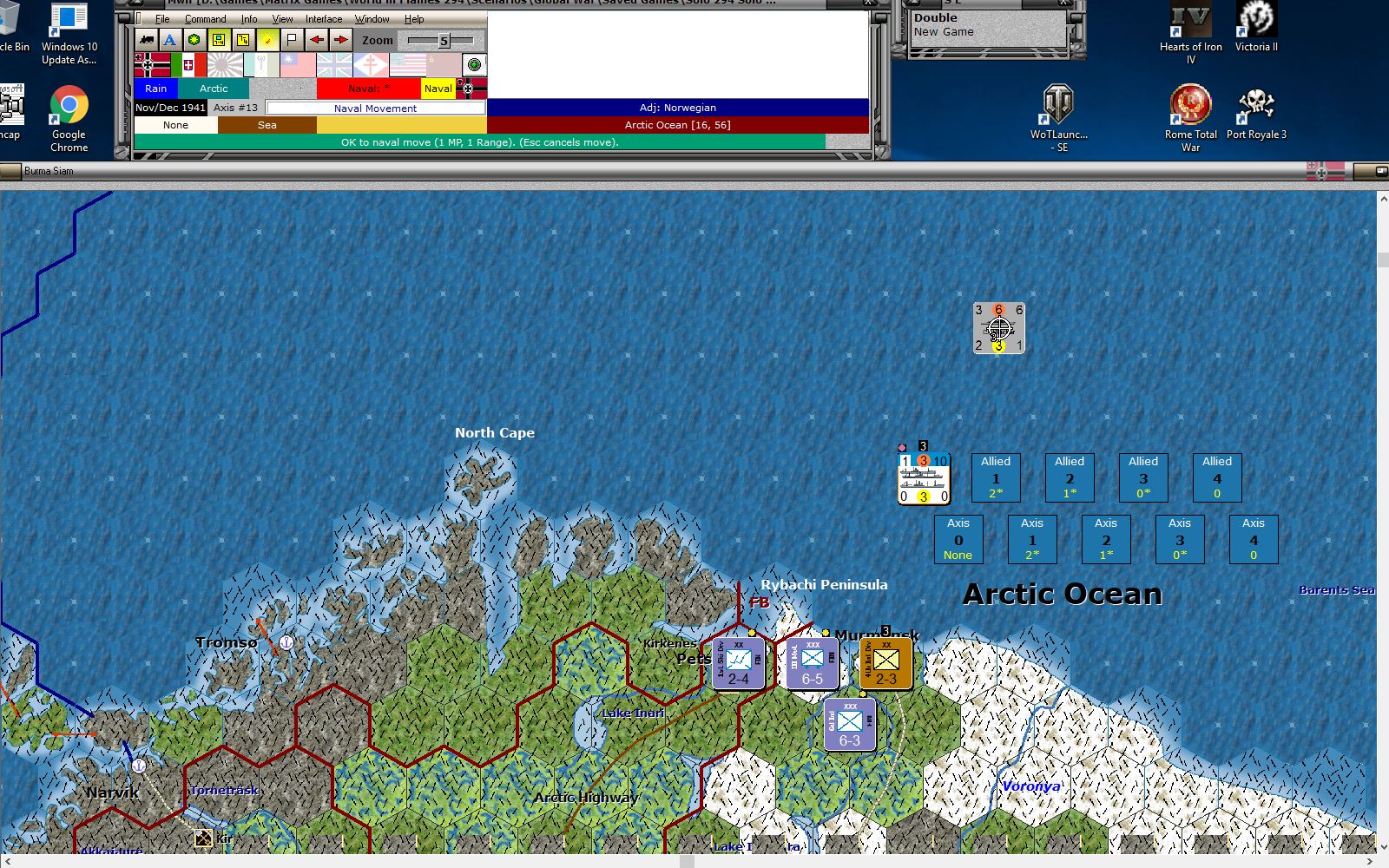Expand the Axis 2 stack button
Screen dimensions: 1389x868
1106,538
